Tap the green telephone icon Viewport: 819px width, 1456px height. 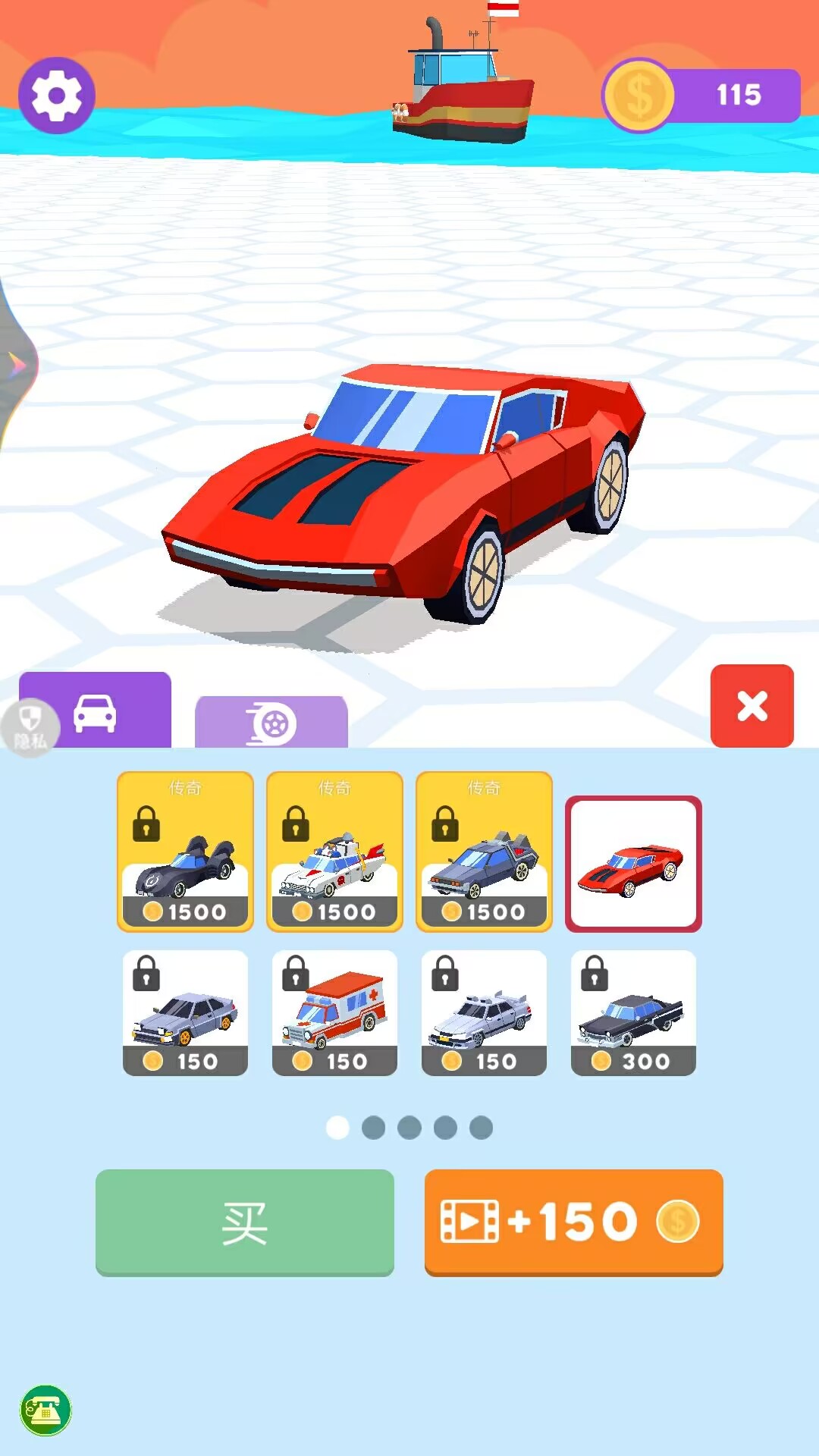point(45,1410)
